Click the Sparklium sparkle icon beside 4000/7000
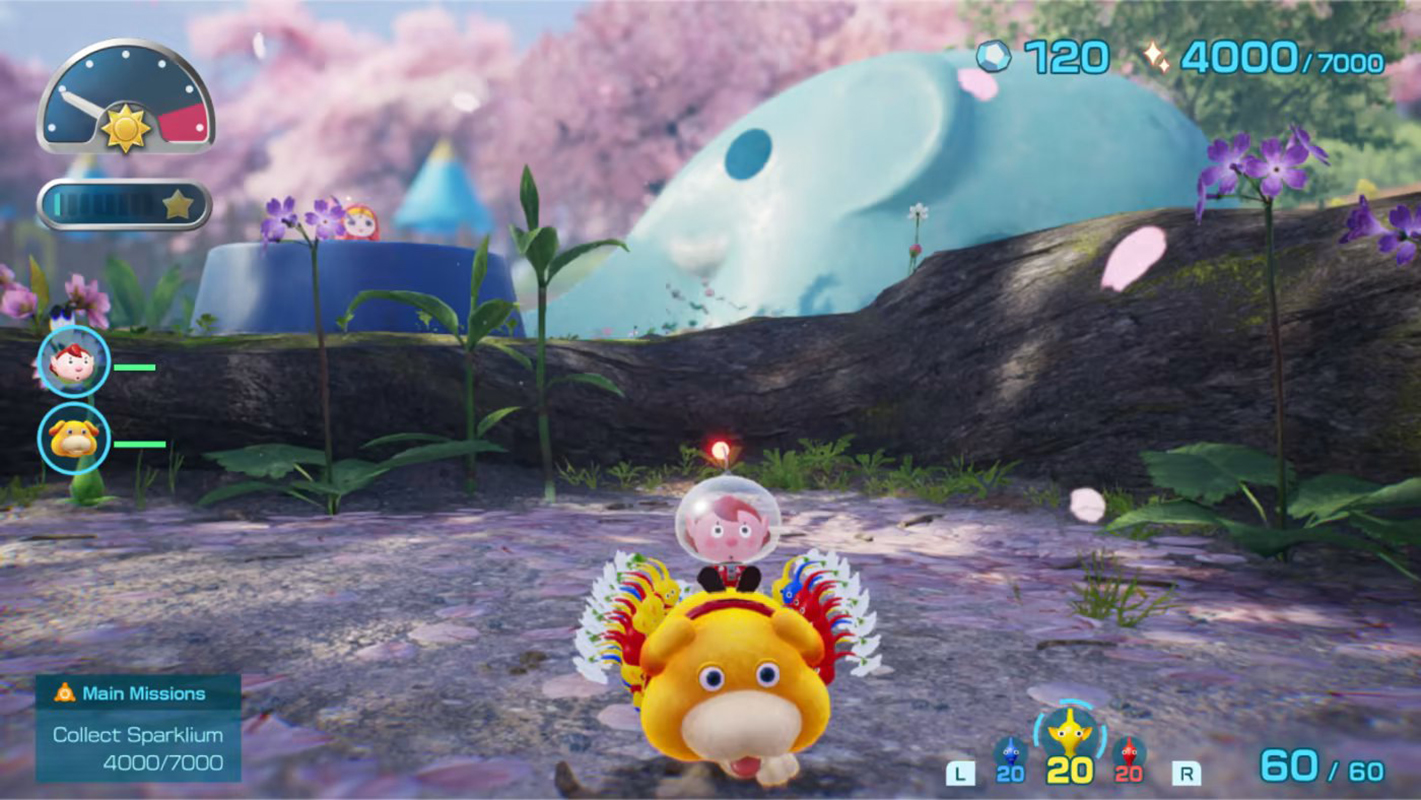 [x=1156, y=57]
